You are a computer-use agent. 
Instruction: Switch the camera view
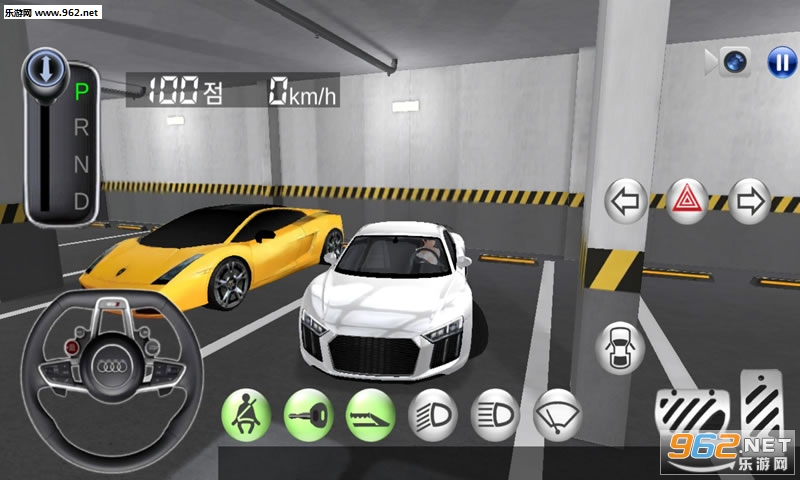coord(736,62)
